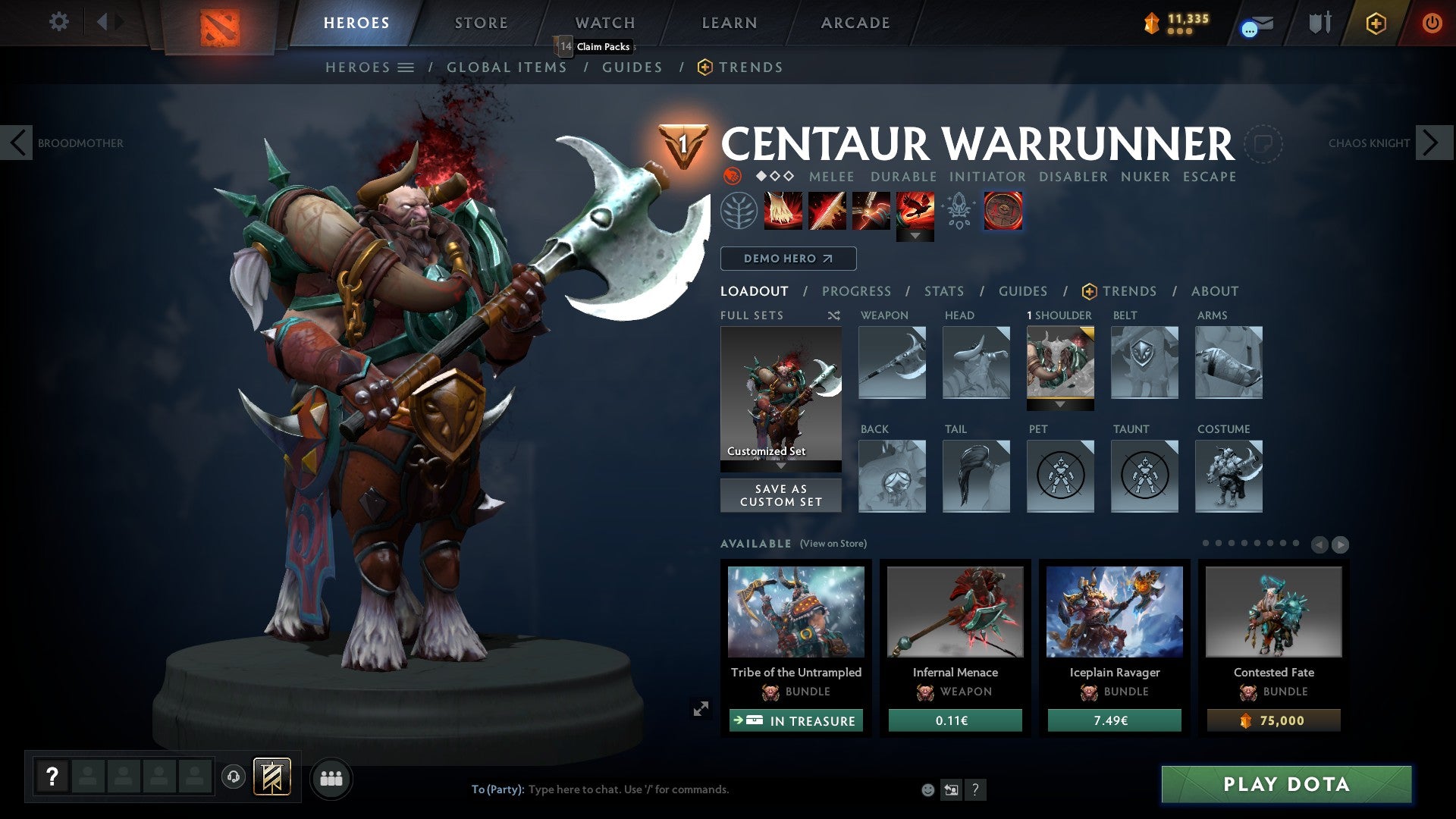Open the Dota Plus shield badge on Centaur Warrunner
Viewport: 1456px width, 819px height.
684,144
